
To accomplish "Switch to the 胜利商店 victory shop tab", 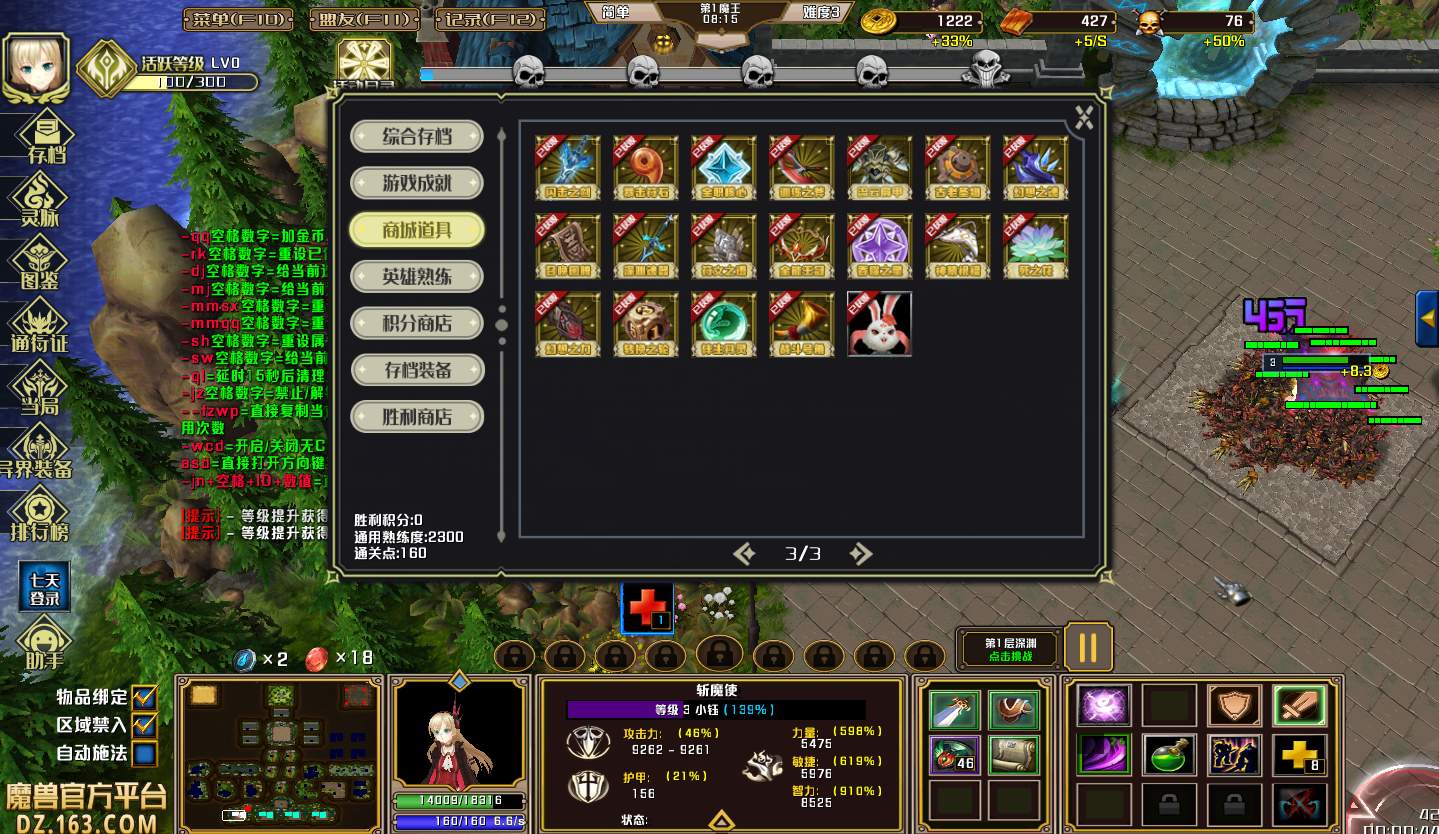I will pos(417,417).
